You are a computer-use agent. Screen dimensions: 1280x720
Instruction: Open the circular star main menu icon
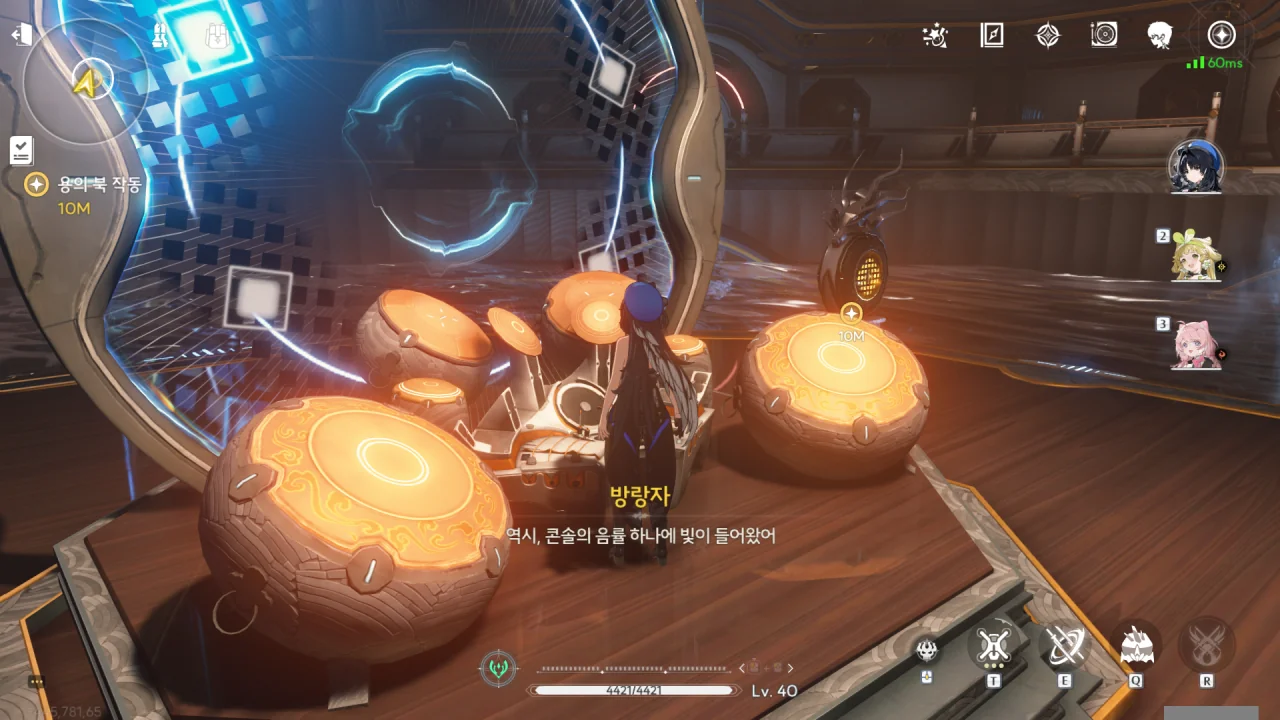tap(1221, 35)
